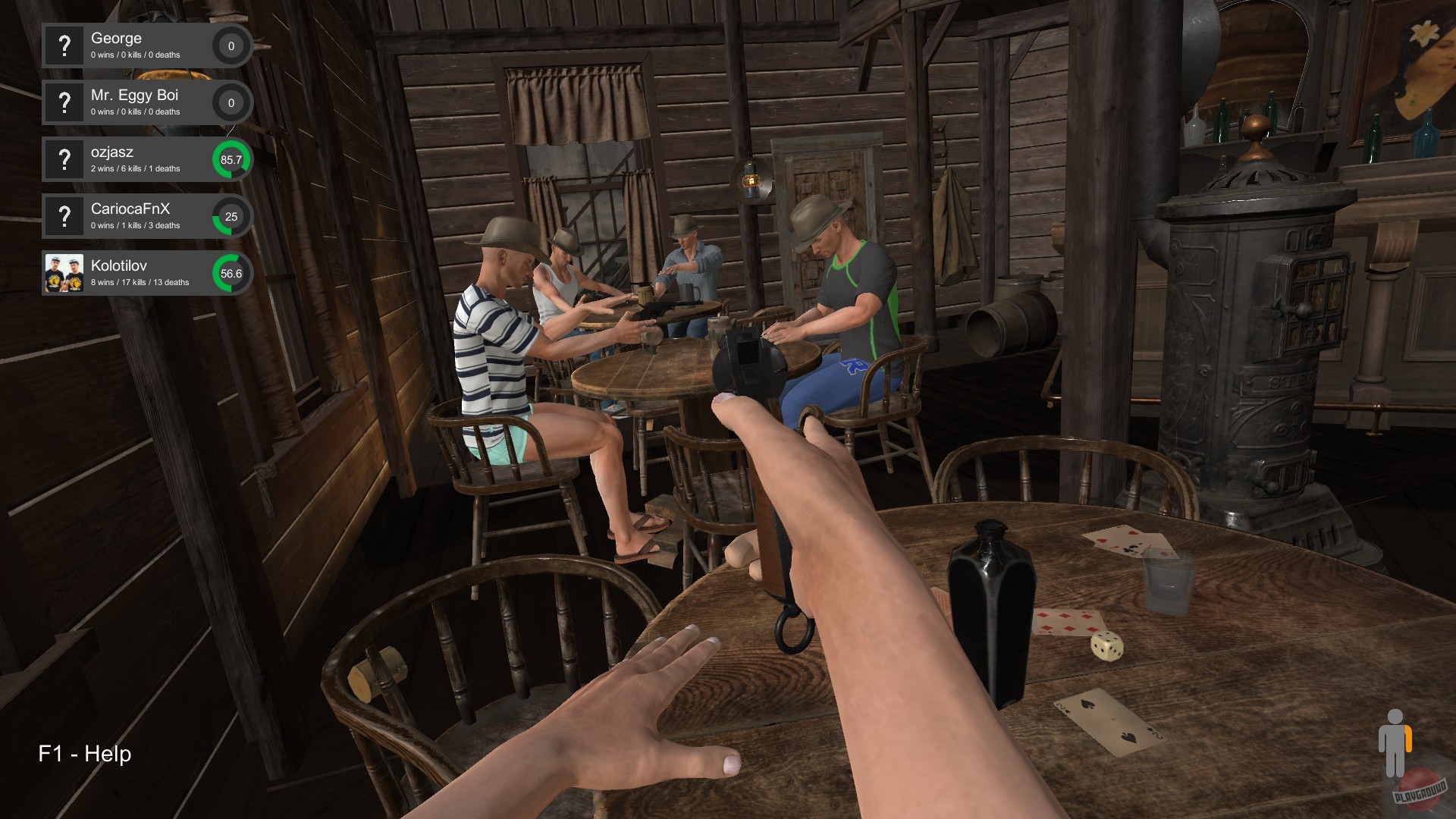Click CariocaFnX's avatar placeholder icon

64,216
